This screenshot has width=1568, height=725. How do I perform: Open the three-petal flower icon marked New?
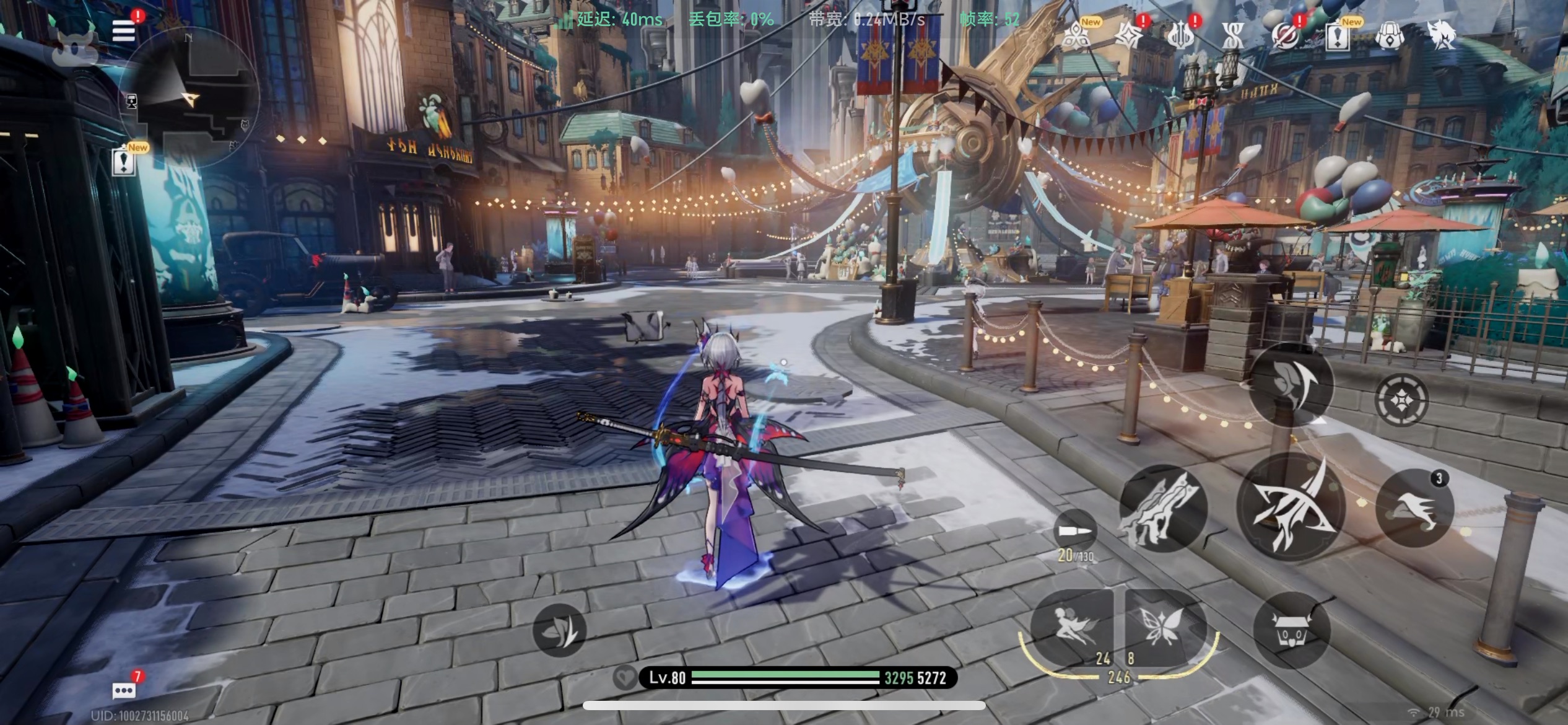(x=1077, y=37)
